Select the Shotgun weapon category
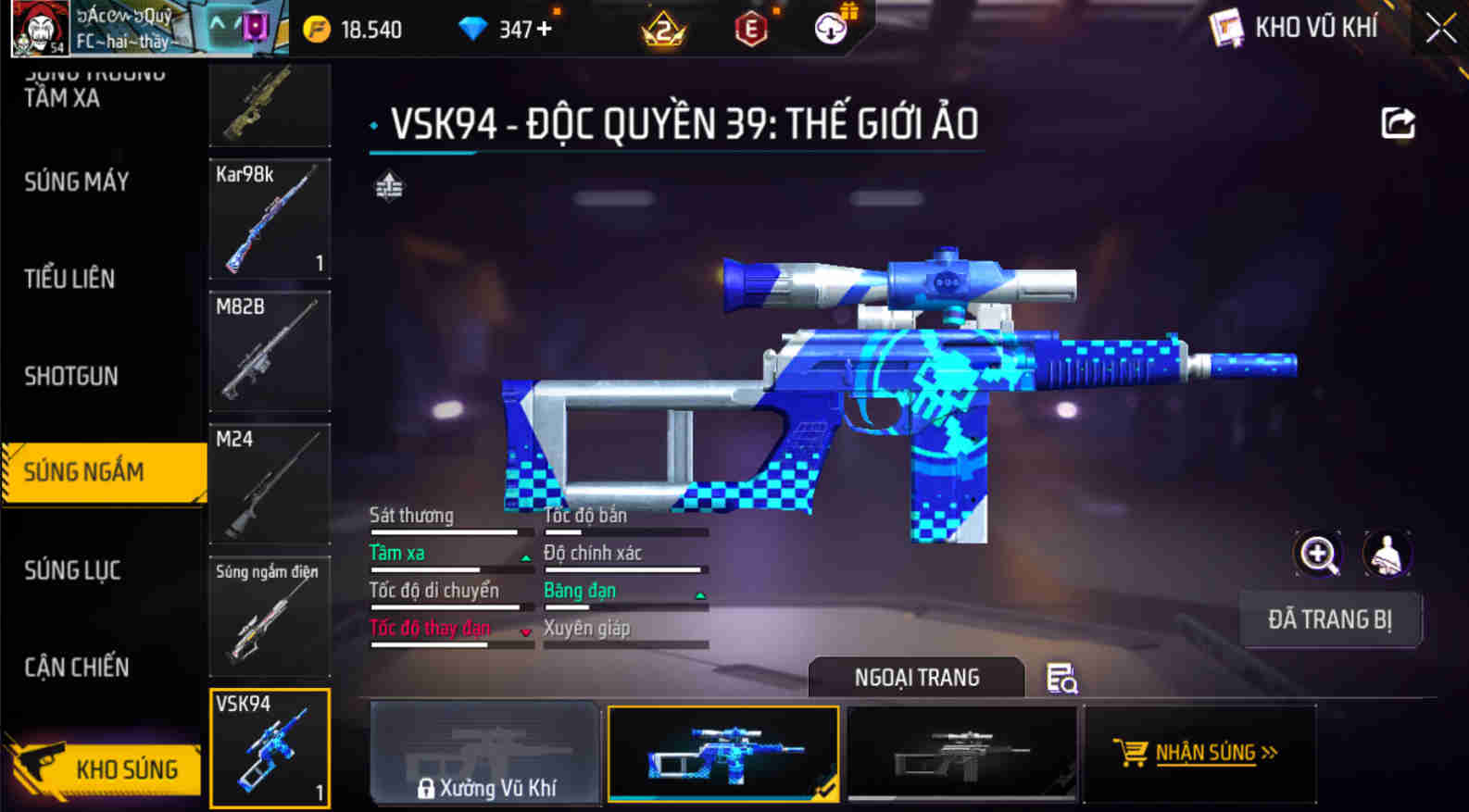The height and width of the screenshot is (812, 1469). (69, 376)
